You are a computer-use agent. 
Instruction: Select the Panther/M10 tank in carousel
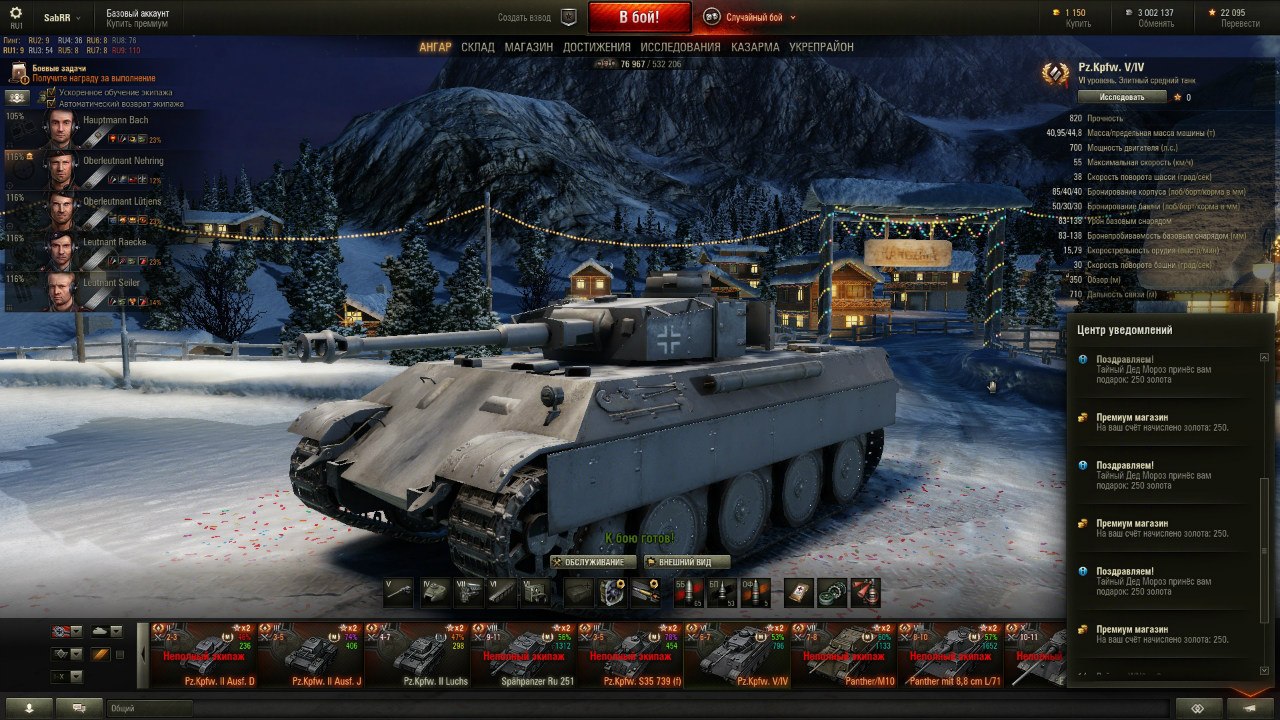pos(842,655)
